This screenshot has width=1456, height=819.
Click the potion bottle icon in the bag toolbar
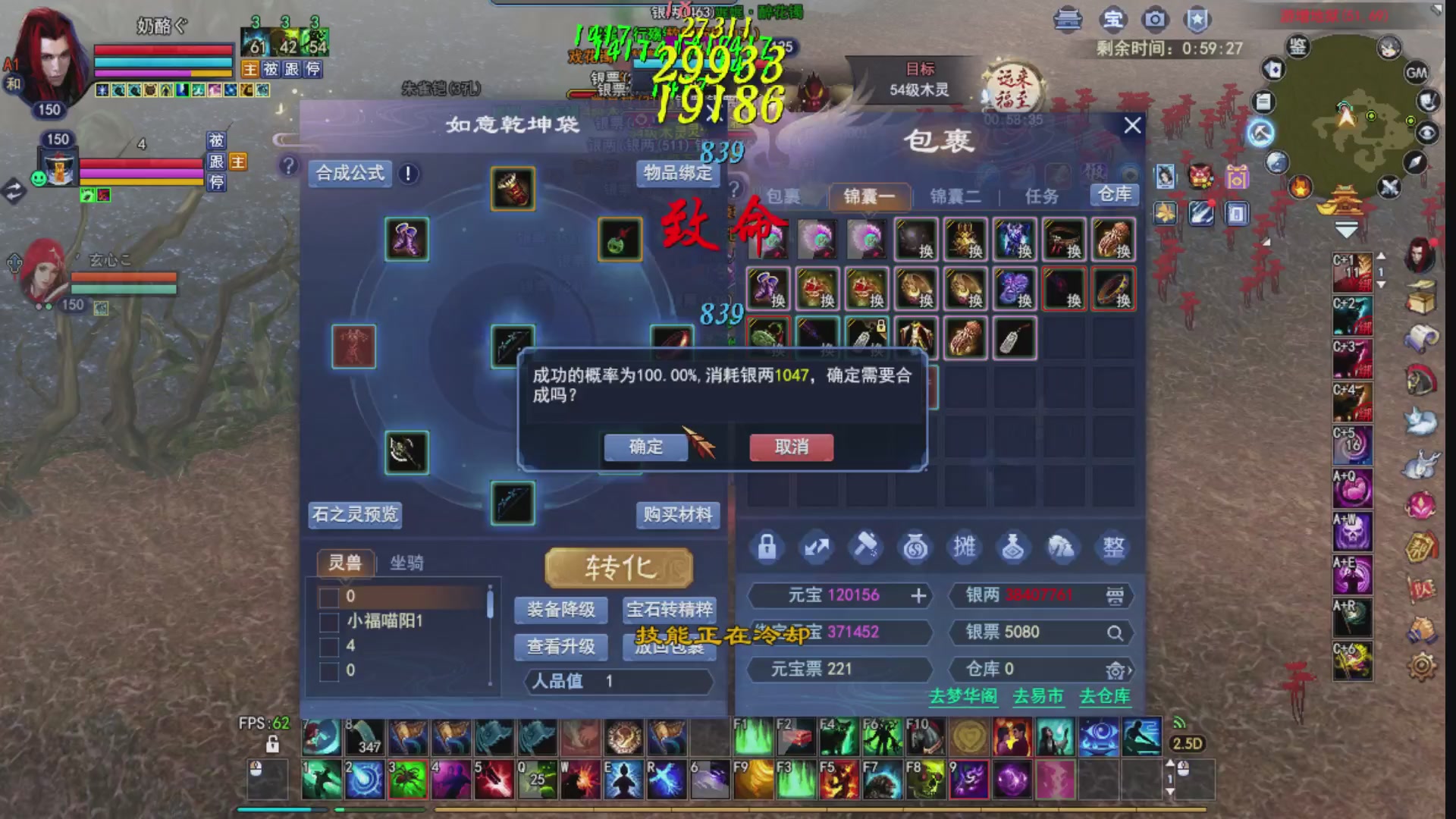click(1014, 548)
